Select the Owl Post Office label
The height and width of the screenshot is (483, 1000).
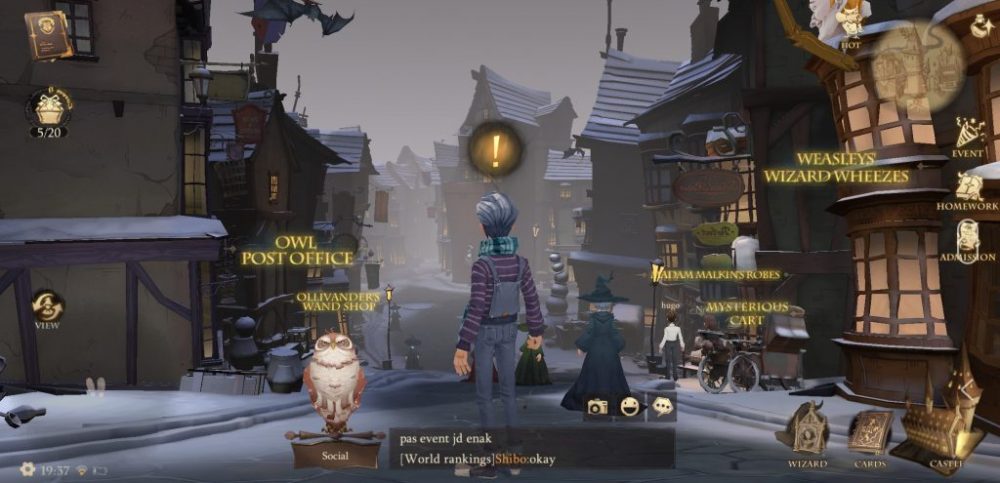coord(297,250)
